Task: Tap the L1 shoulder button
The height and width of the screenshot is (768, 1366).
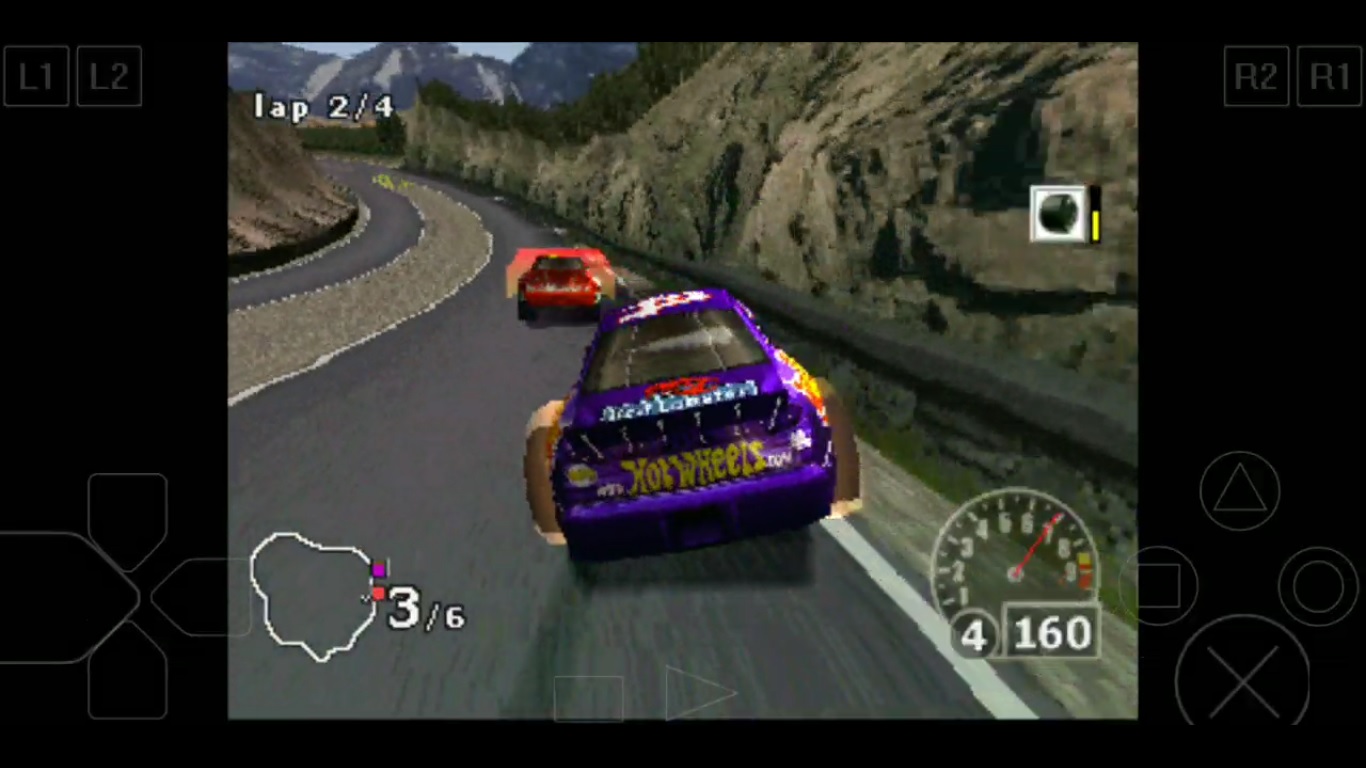Action: point(36,76)
